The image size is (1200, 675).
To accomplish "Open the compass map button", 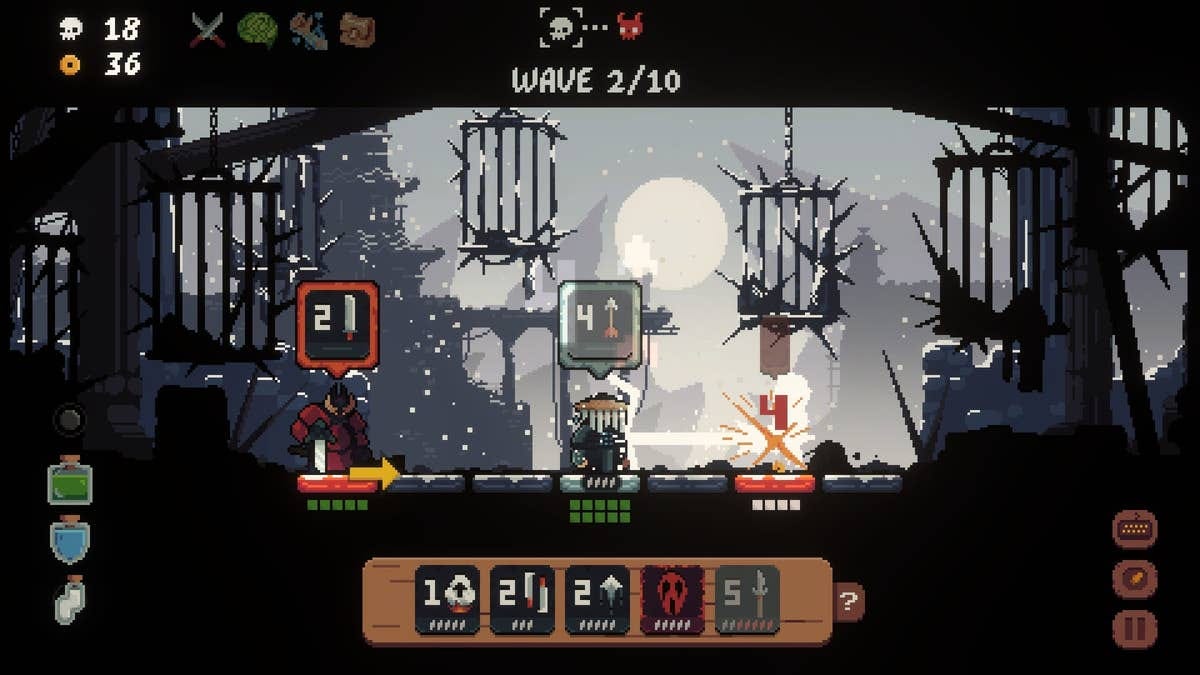I will (1135, 579).
